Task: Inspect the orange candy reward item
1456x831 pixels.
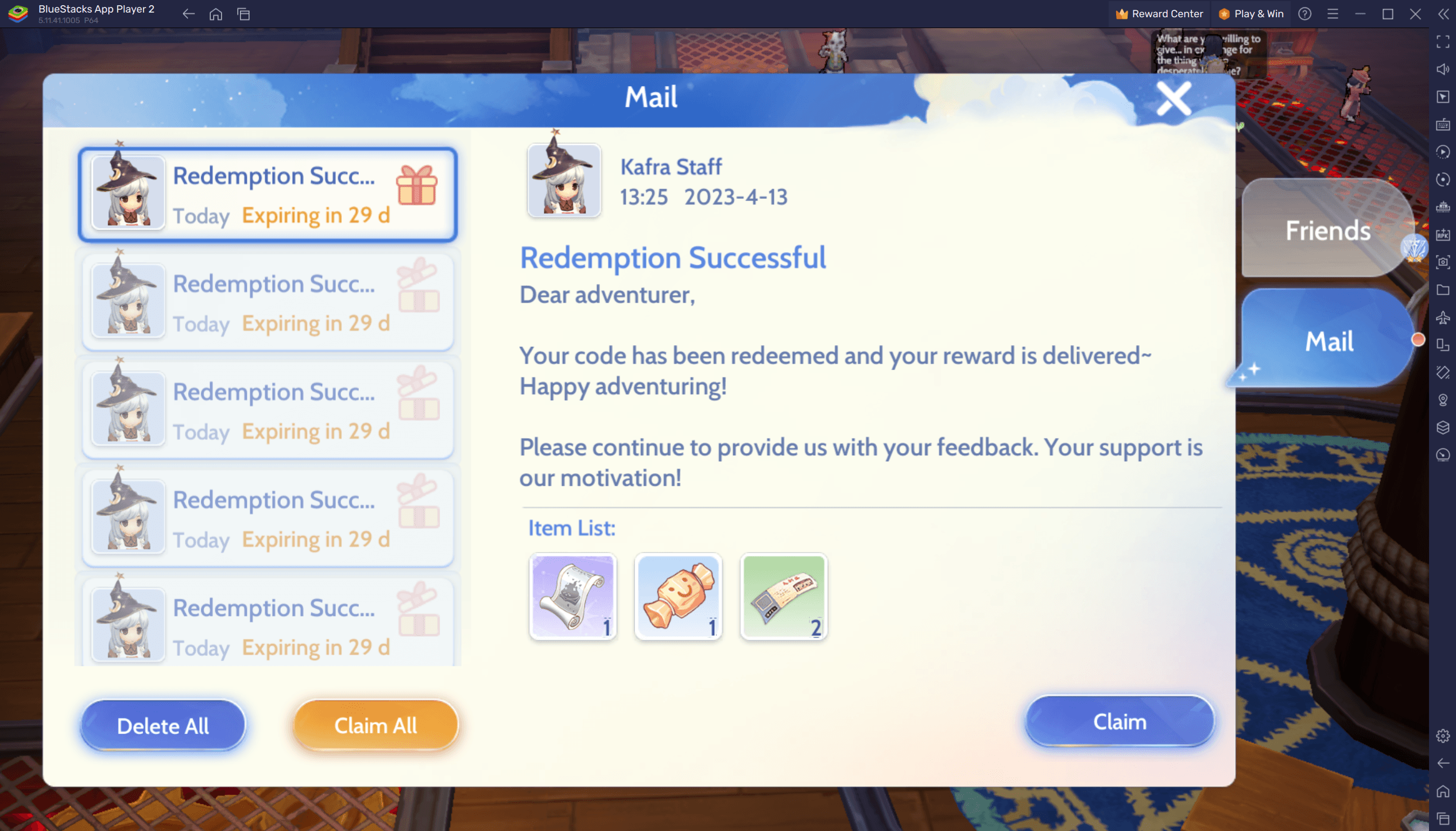Action: pos(678,596)
